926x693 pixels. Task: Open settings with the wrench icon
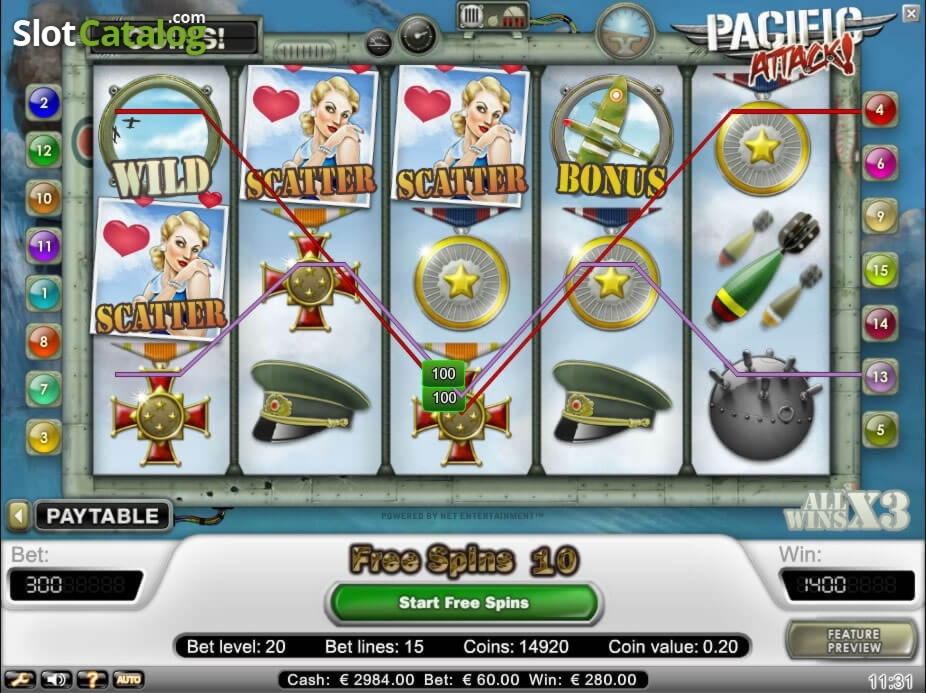(x=20, y=680)
